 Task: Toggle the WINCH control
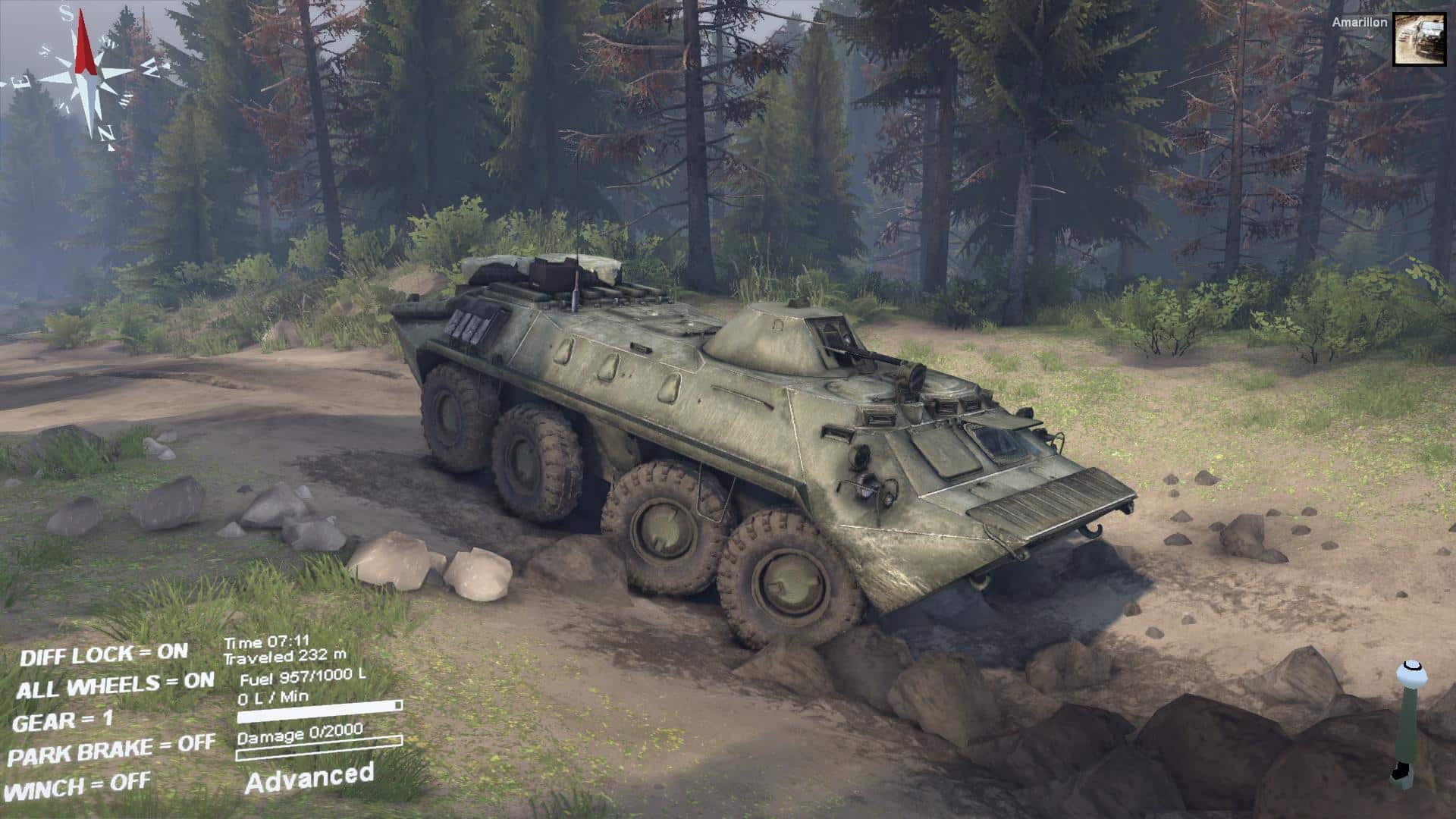coord(81,786)
